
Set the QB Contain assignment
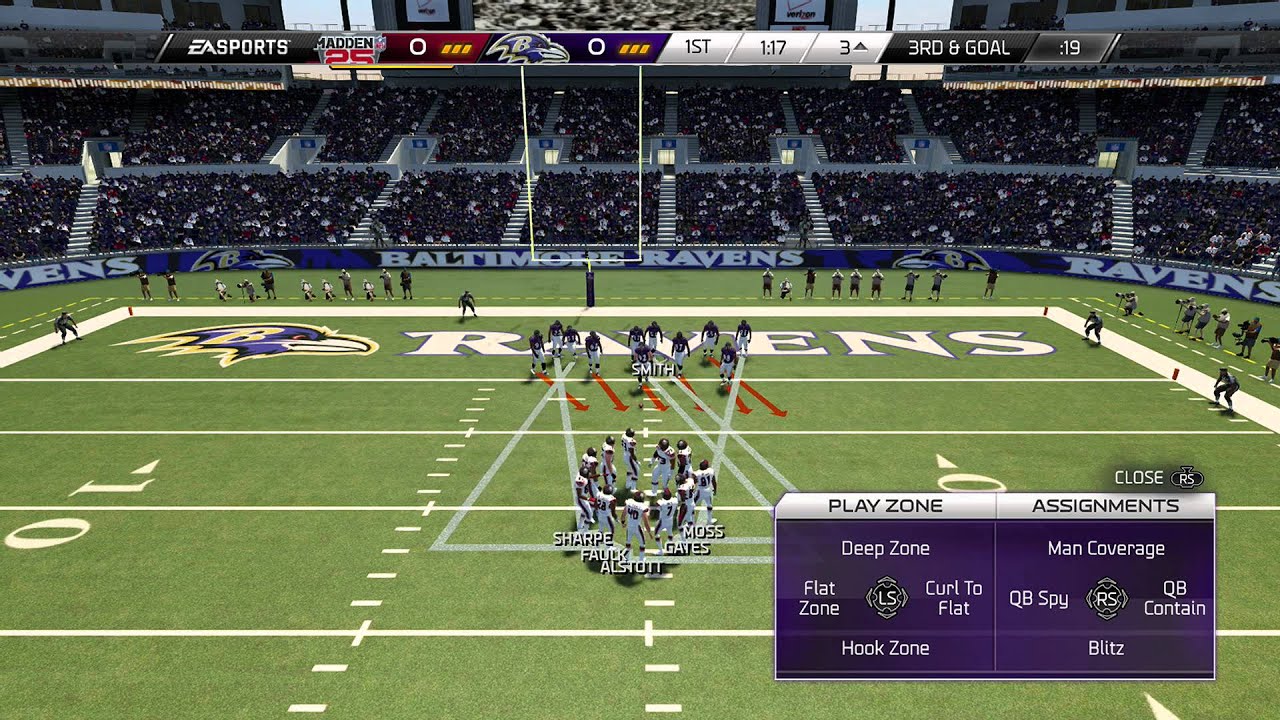(1174, 598)
